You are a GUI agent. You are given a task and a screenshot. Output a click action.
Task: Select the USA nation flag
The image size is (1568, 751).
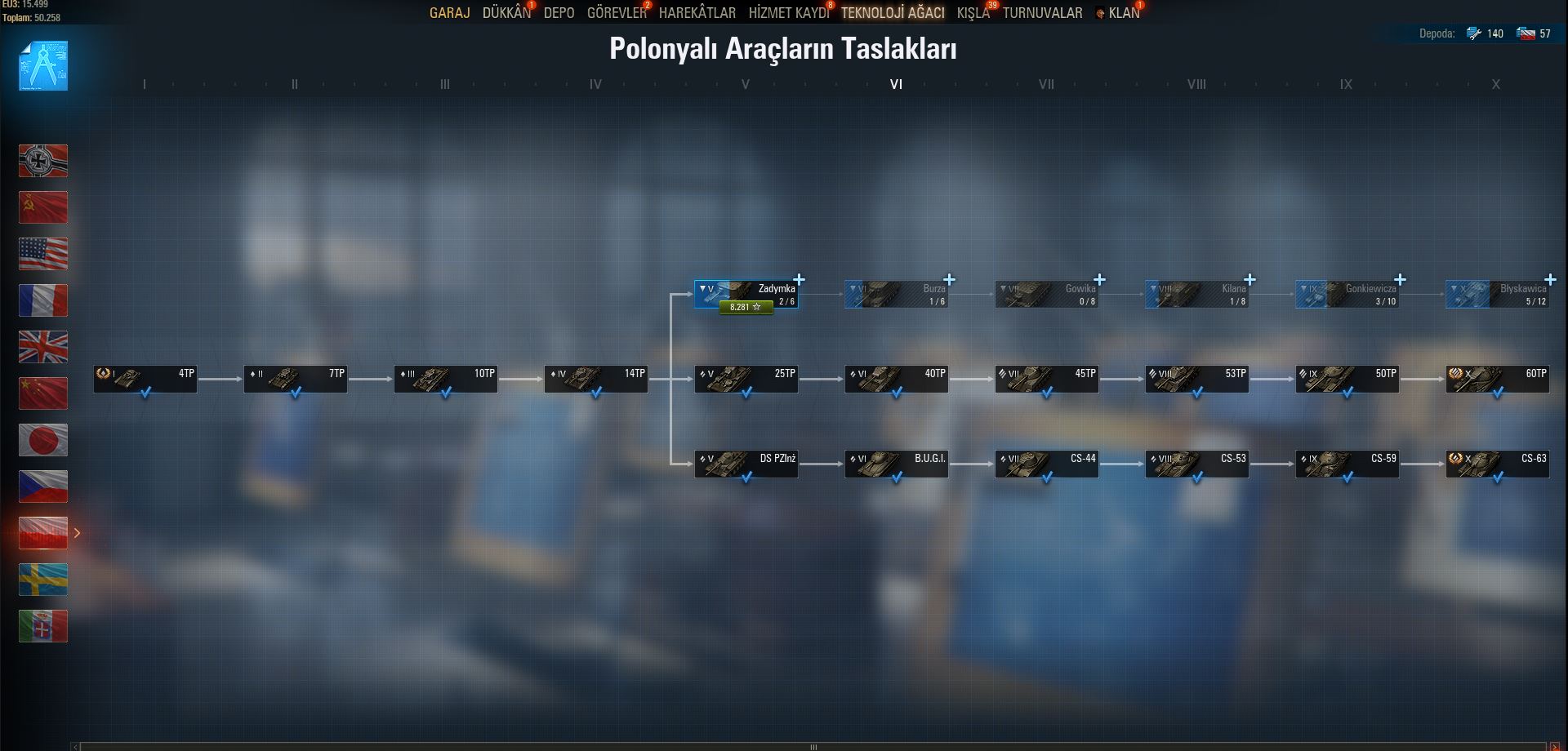tap(43, 254)
